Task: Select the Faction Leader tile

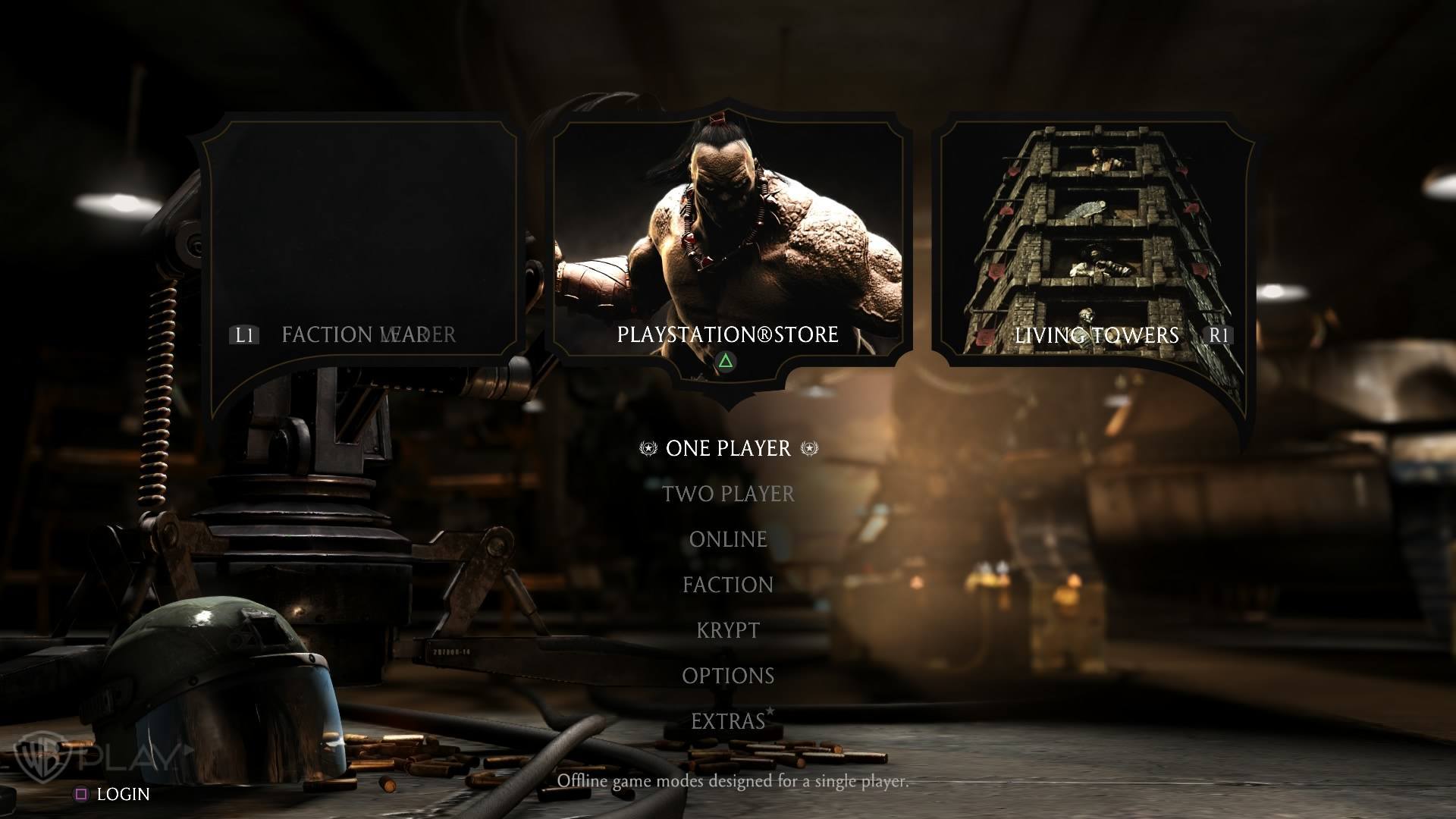Action: (360, 243)
